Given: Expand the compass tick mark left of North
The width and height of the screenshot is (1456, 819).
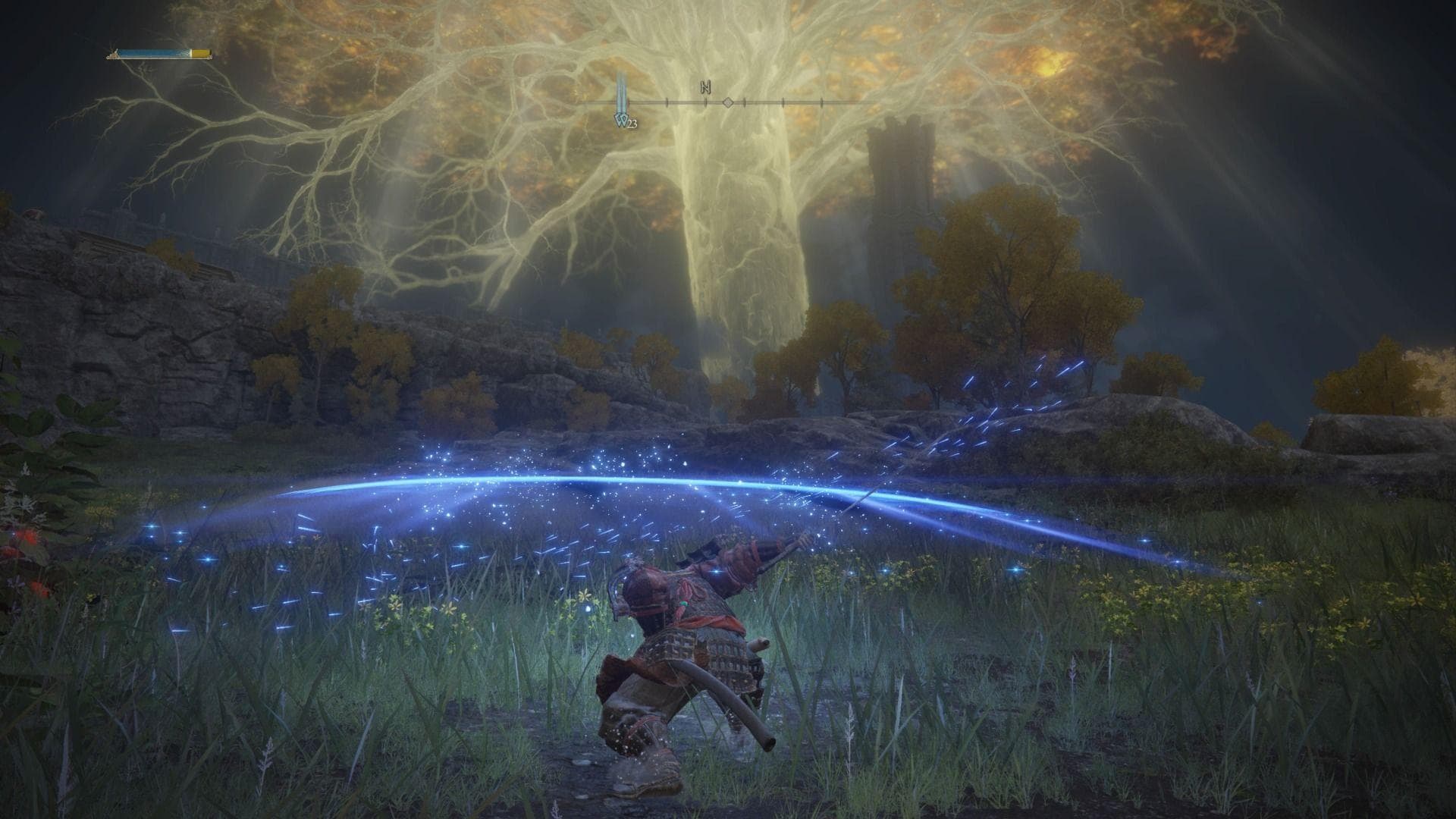Looking at the screenshot, I should tap(667, 101).
